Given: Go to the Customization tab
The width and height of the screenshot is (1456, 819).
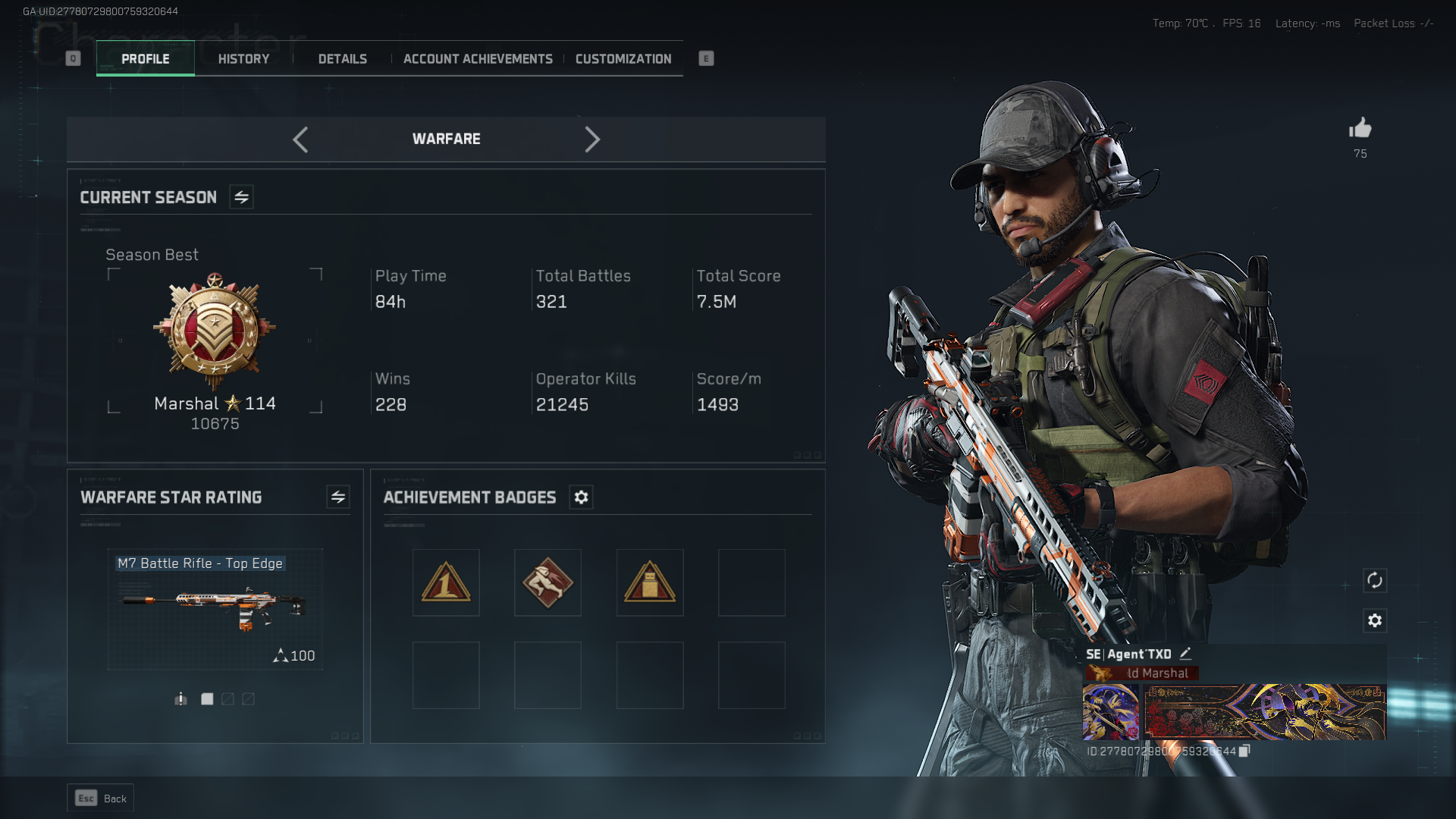Looking at the screenshot, I should point(623,59).
